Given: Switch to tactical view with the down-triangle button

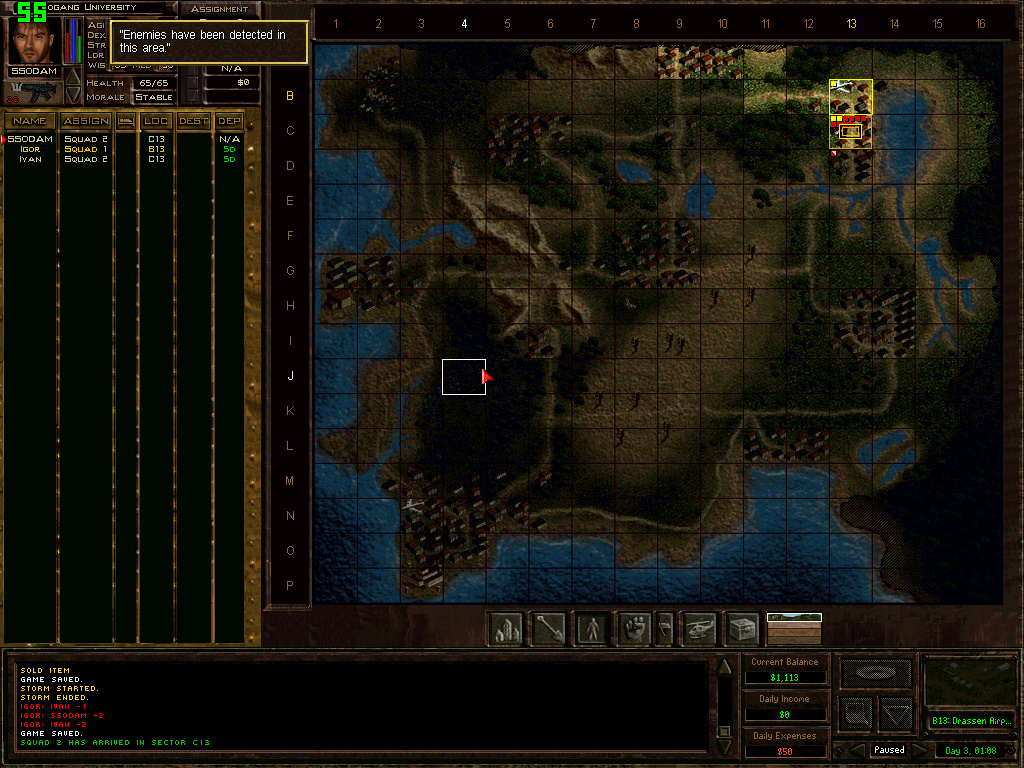Looking at the screenshot, I should [x=896, y=714].
